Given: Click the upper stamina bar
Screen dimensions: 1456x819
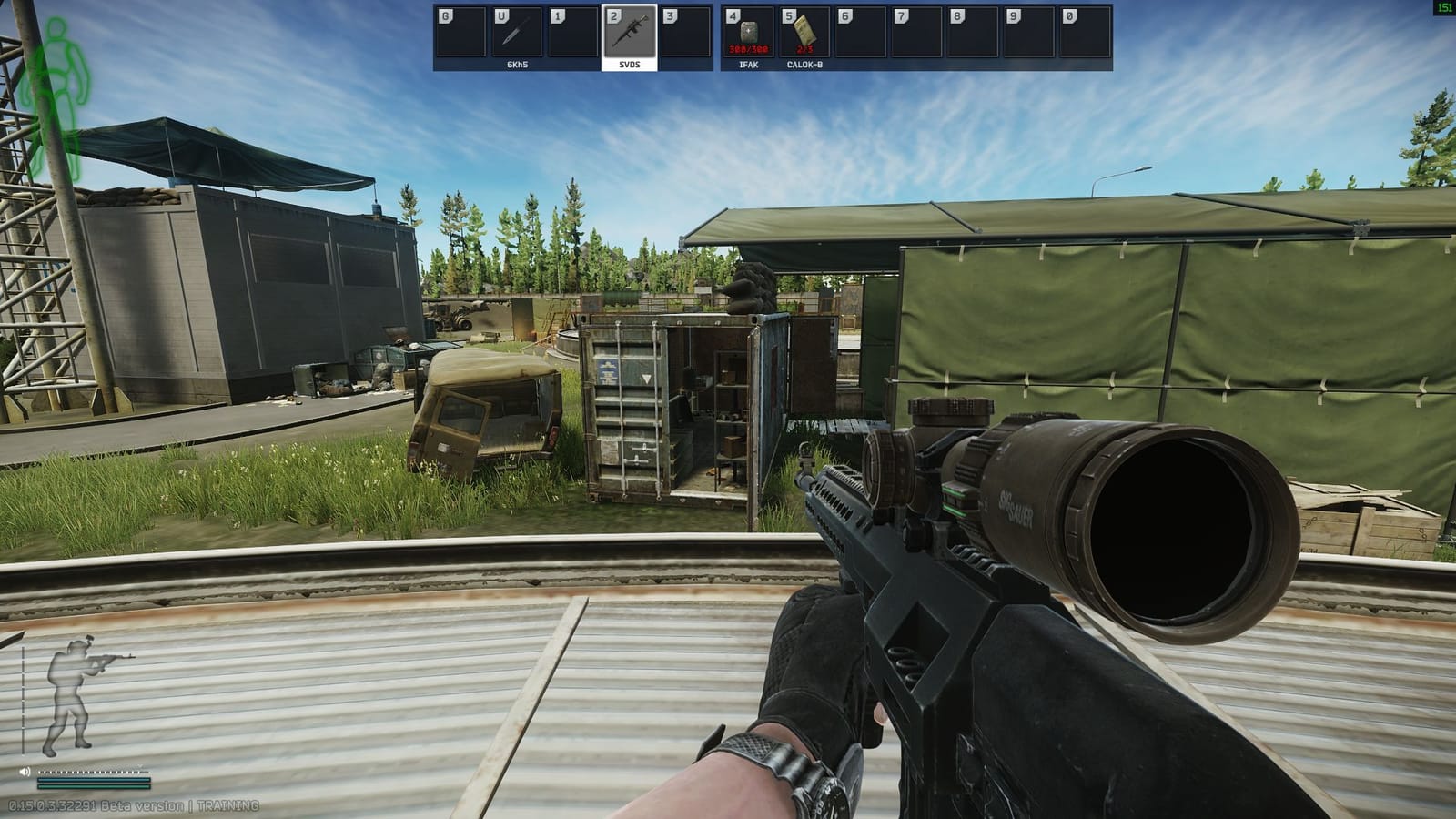Looking at the screenshot, I should point(93,781).
